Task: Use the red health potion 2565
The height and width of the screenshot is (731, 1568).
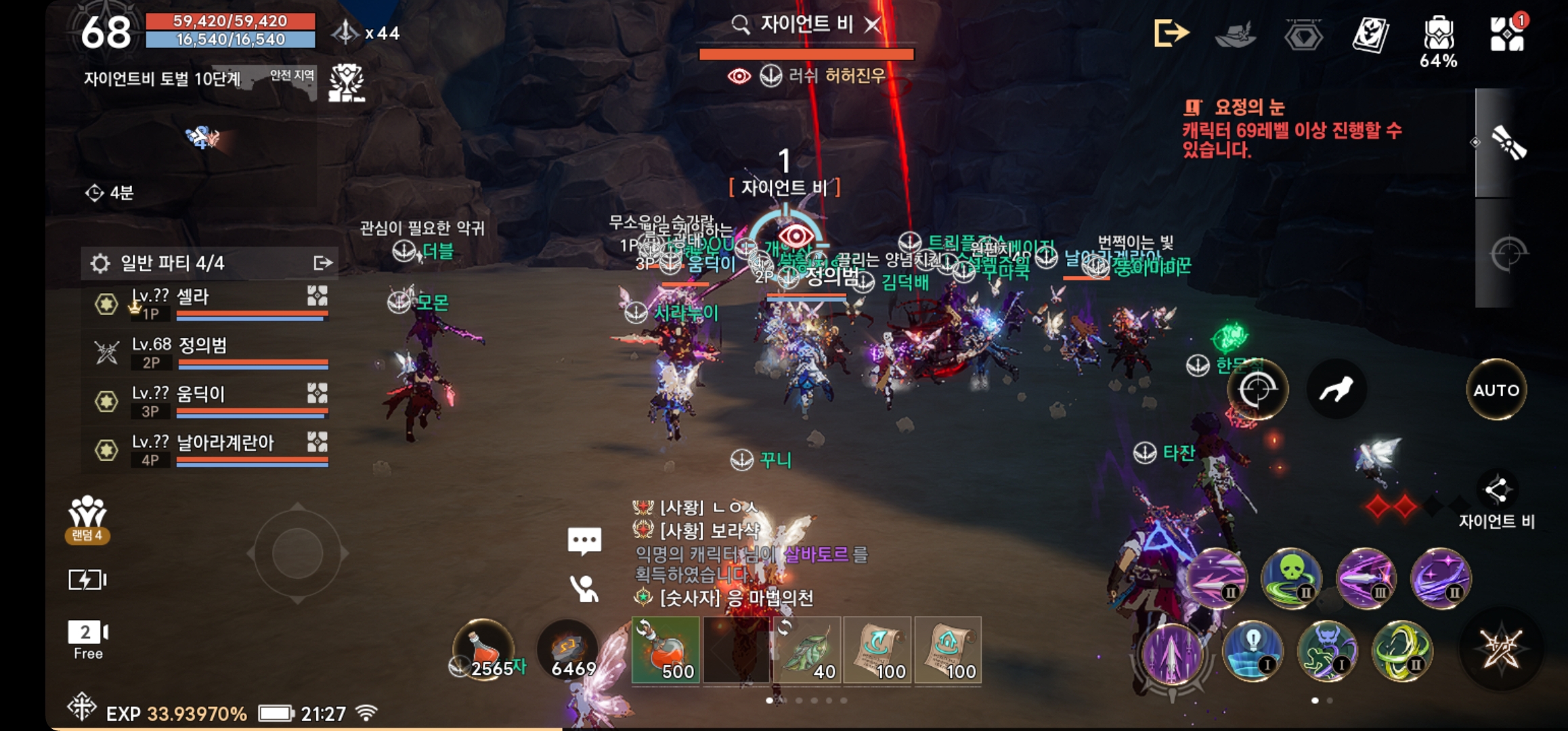Action: point(483,650)
